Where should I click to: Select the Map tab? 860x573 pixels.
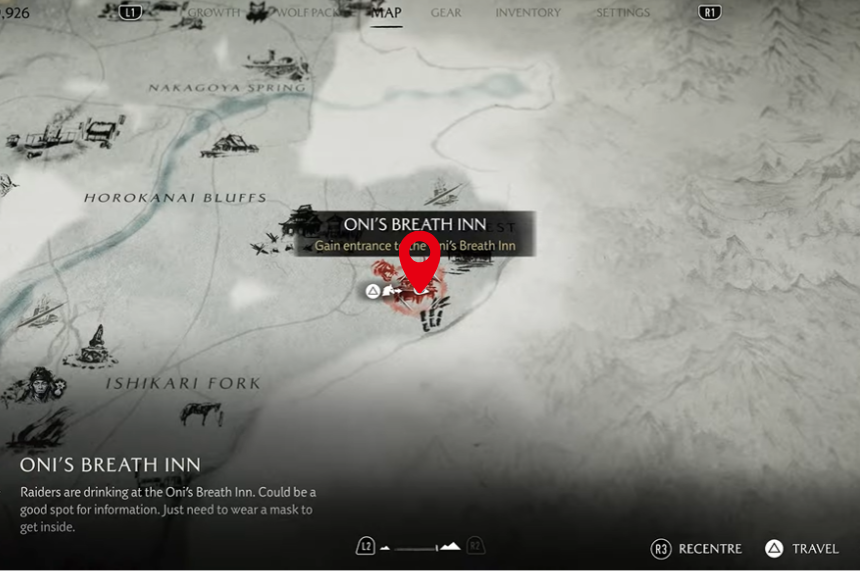click(x=386, y=13)
